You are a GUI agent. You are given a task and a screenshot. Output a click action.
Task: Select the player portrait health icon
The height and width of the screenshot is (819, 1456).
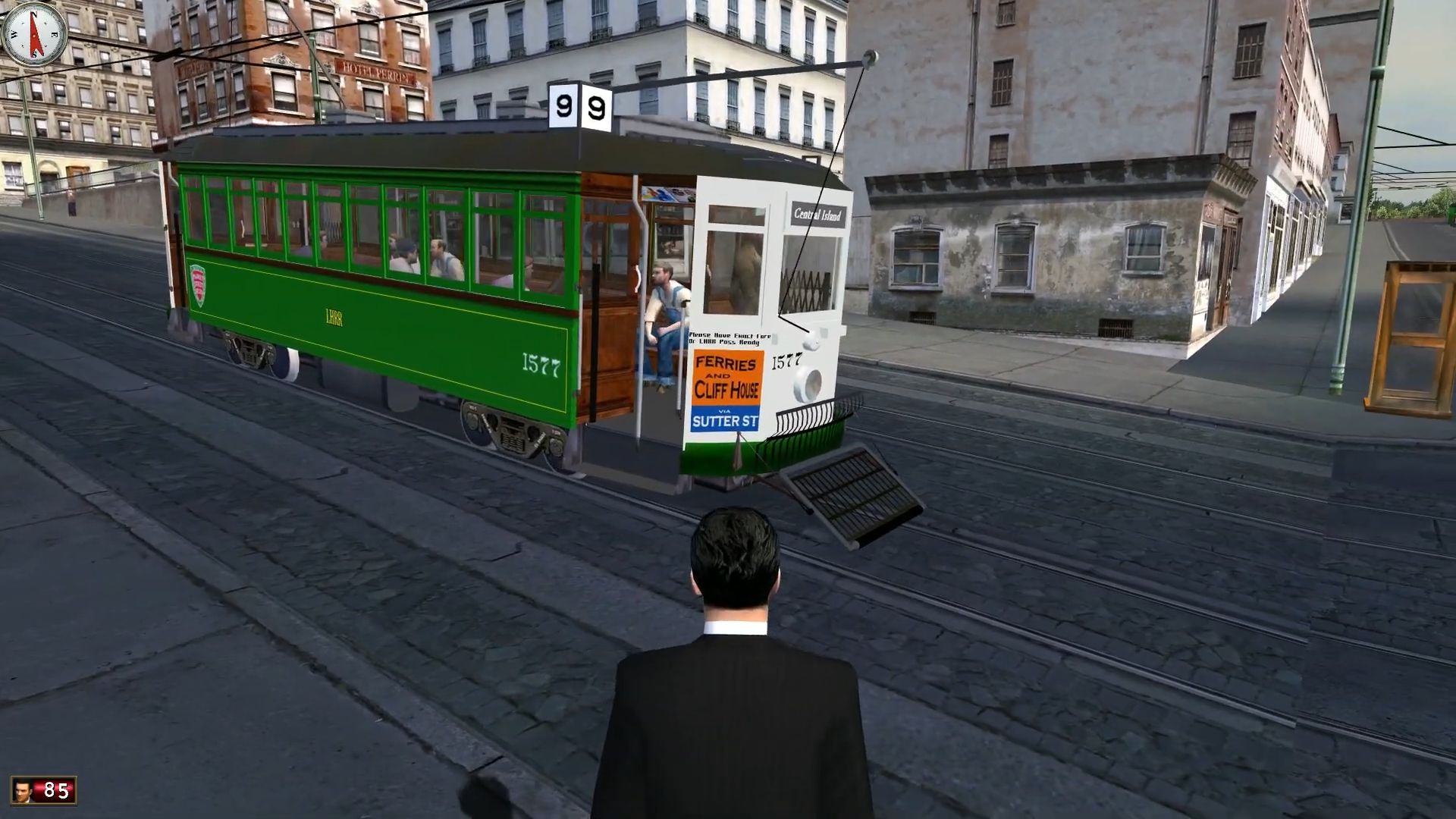[x=24, y=790]
